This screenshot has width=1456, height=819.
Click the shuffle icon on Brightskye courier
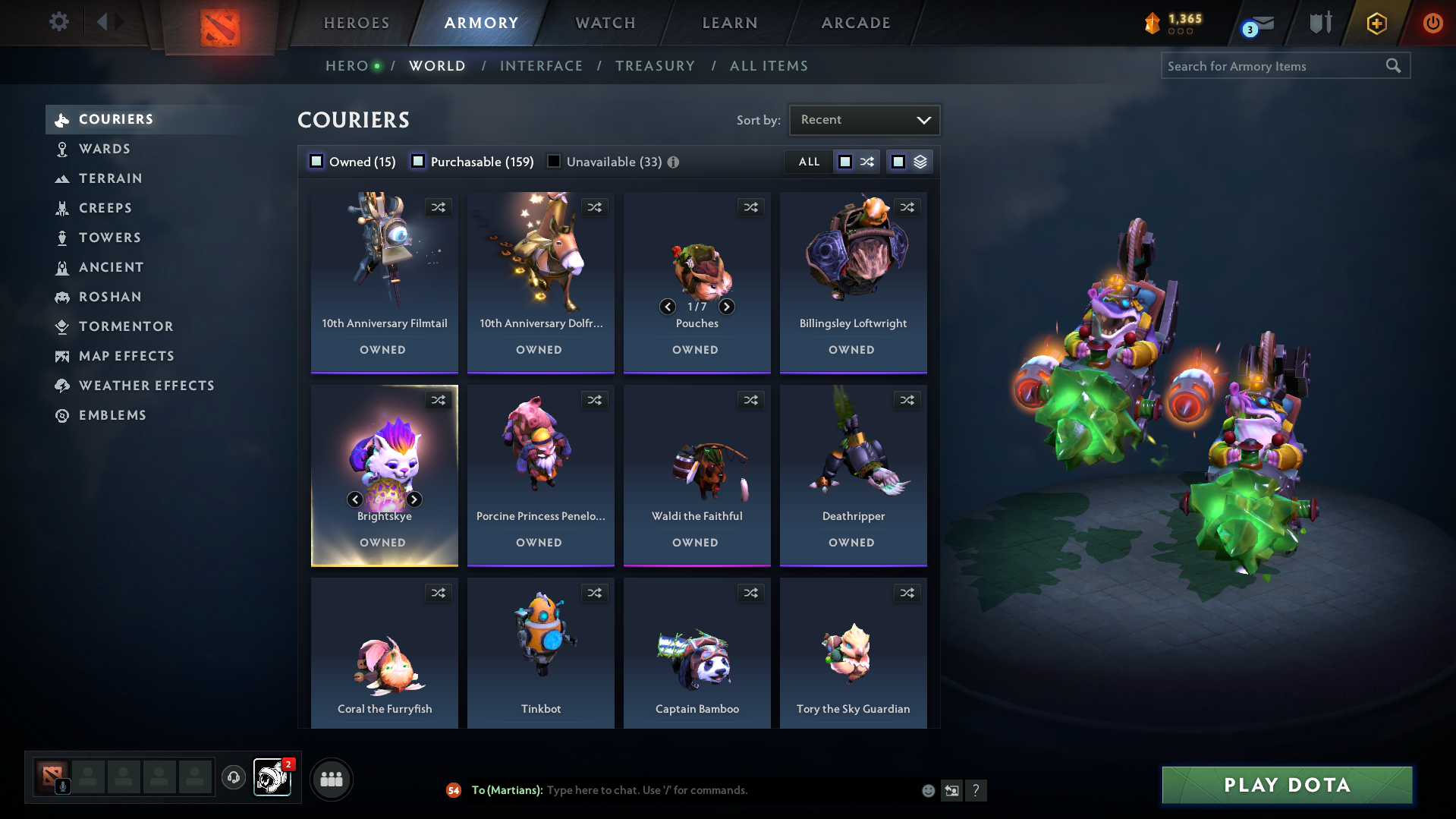coord(439,400)
